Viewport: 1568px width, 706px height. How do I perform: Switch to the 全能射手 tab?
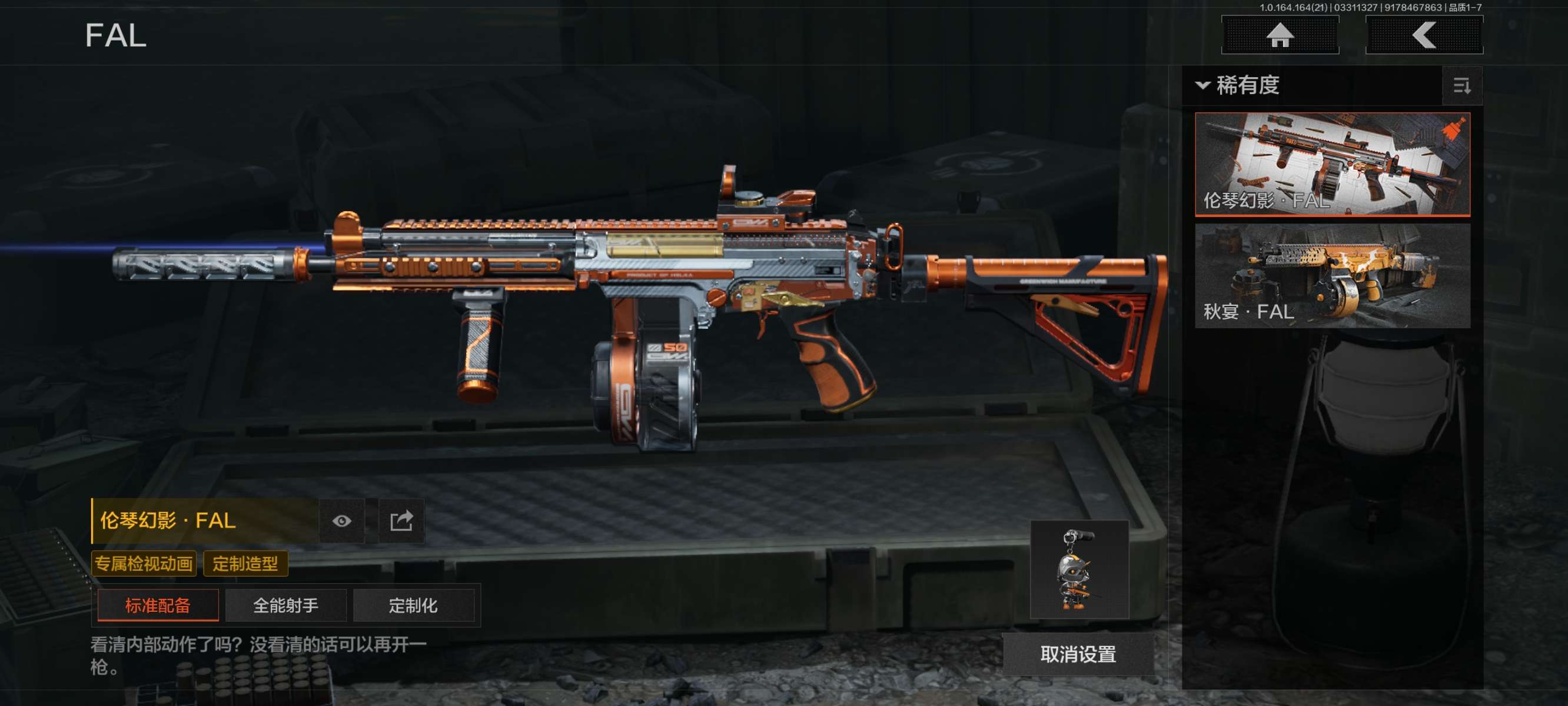point(285,605)
